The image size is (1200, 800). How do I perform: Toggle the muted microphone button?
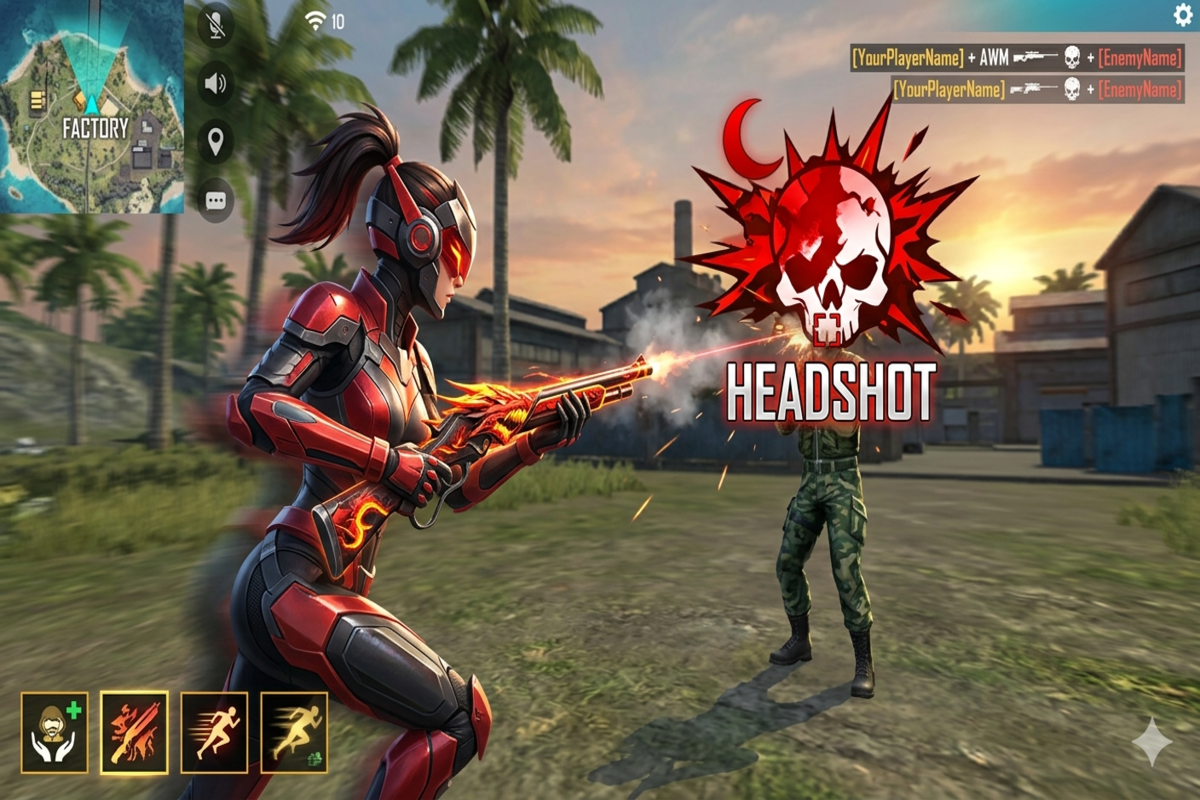coord(215,24)
